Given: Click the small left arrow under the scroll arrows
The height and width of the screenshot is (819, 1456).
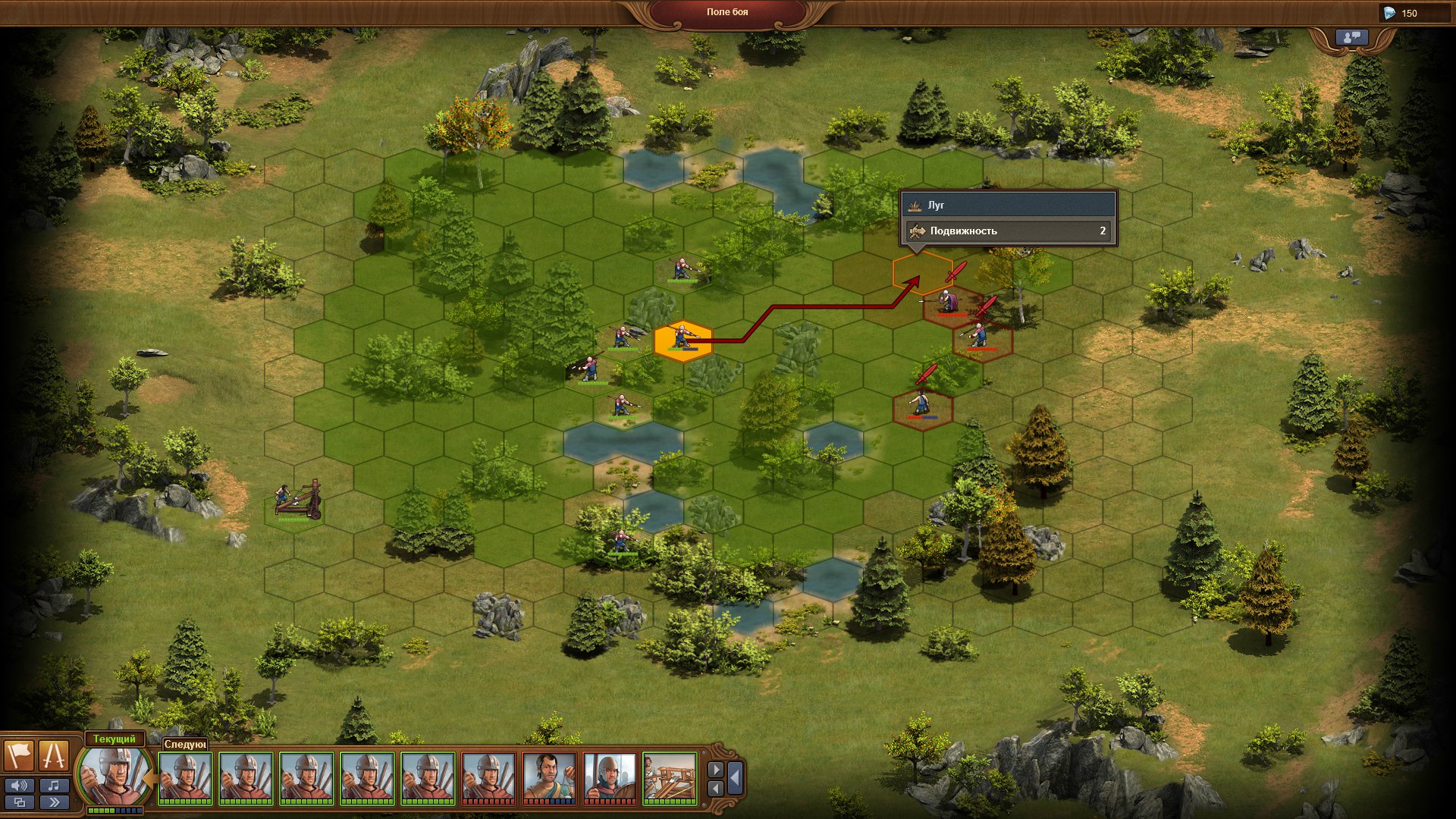Looking at the screenshot, I should [716, 789].
